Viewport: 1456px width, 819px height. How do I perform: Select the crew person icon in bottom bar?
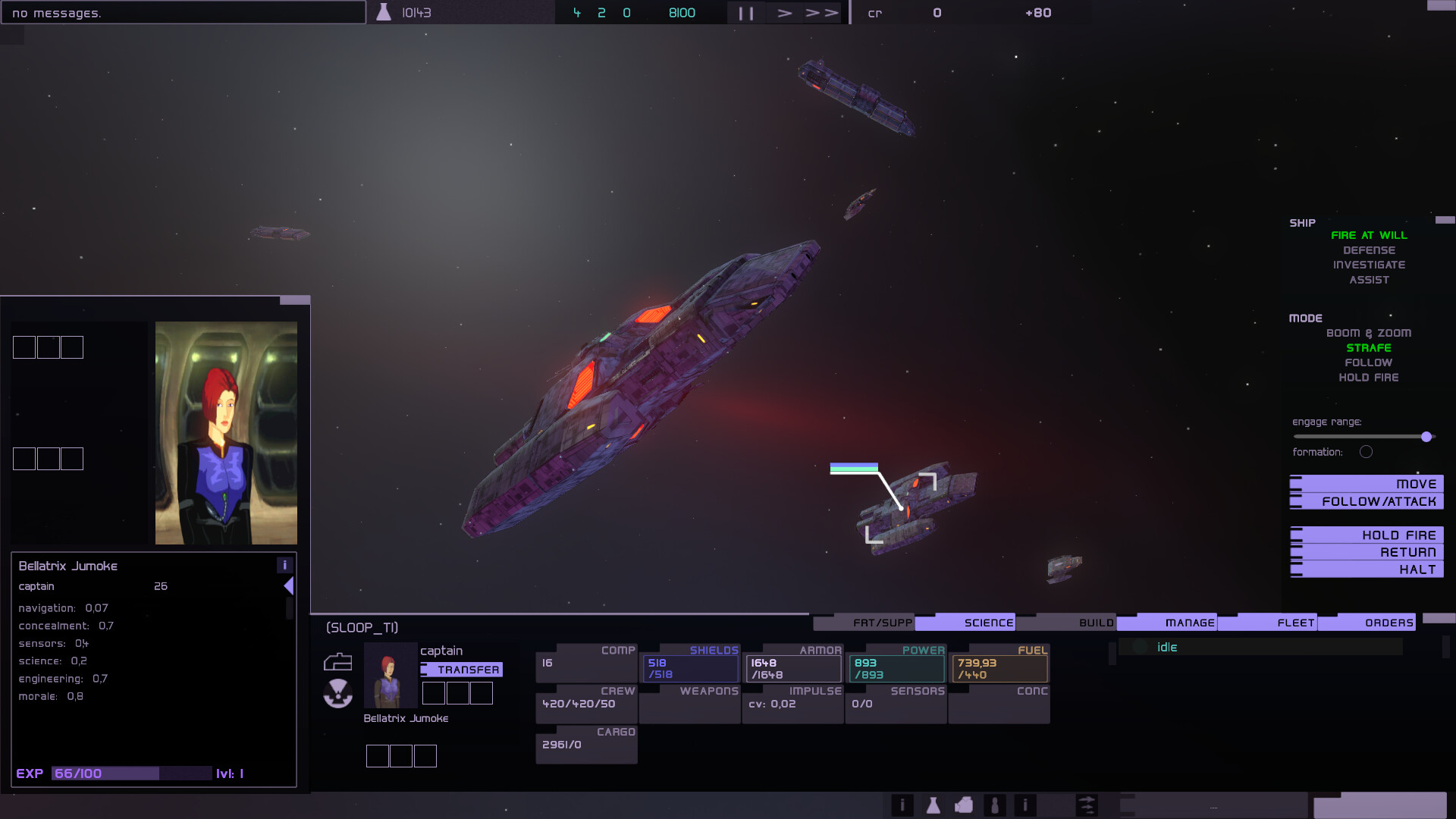[x=994, y=805]
